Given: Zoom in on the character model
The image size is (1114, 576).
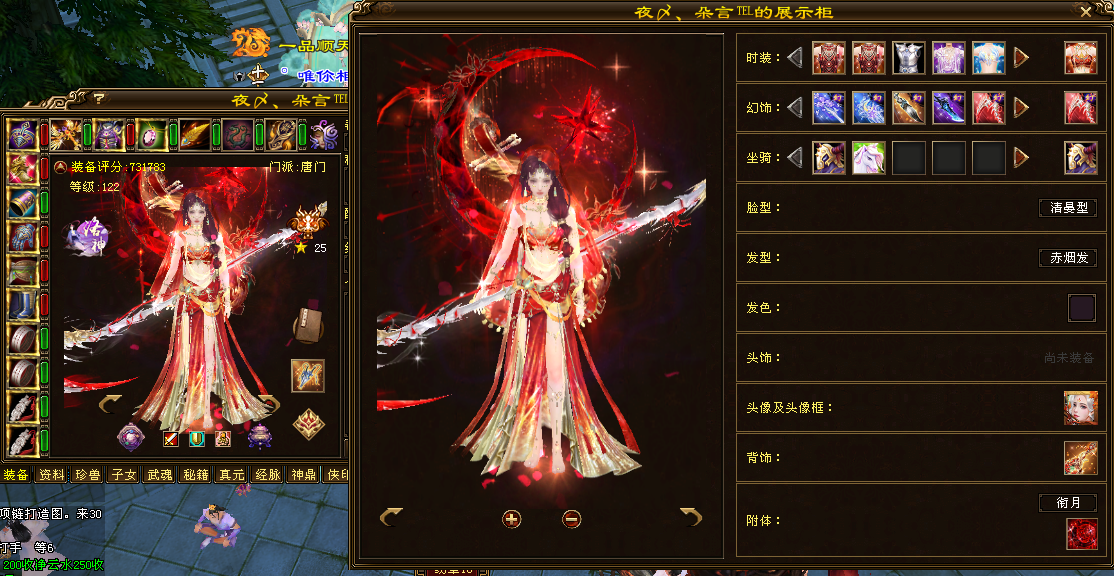Looking at the screenshot, I should (x=511, y=518).
